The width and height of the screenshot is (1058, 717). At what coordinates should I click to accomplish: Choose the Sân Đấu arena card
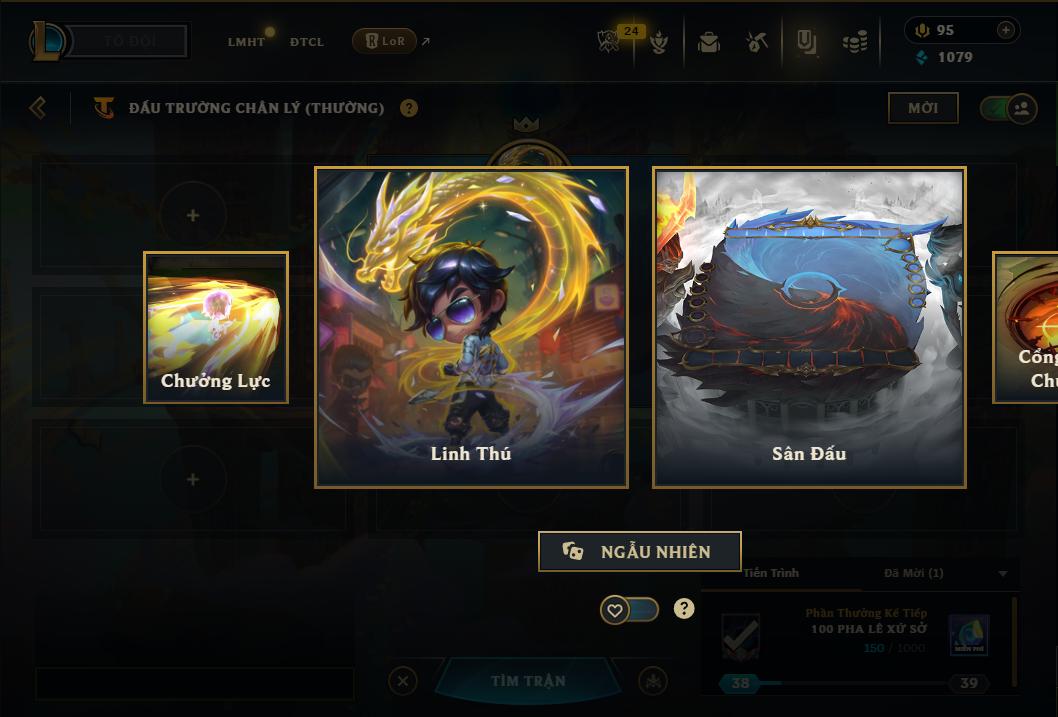(x=809, y=327)
